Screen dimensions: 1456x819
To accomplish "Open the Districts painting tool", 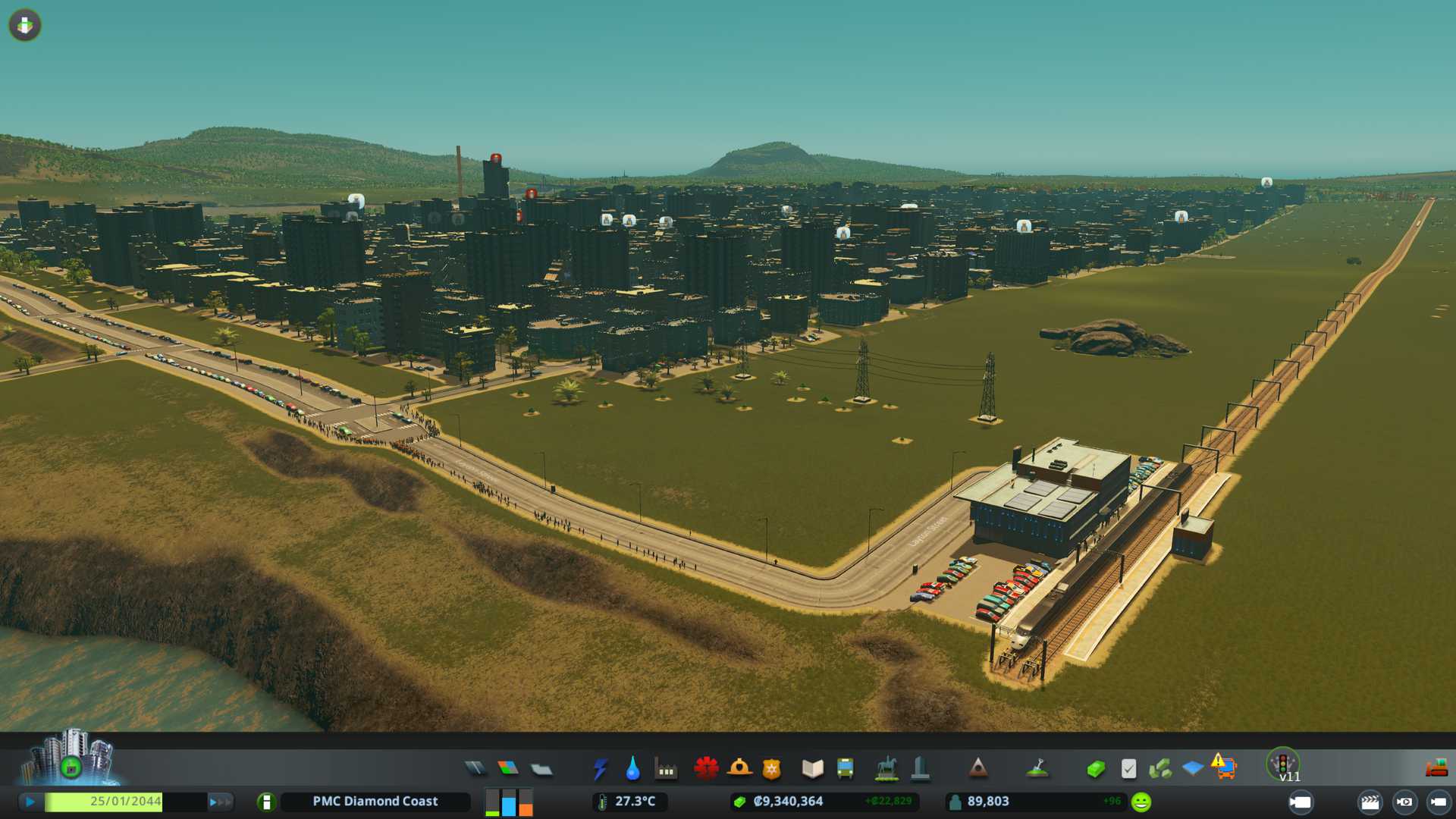I will click(541, 770).
